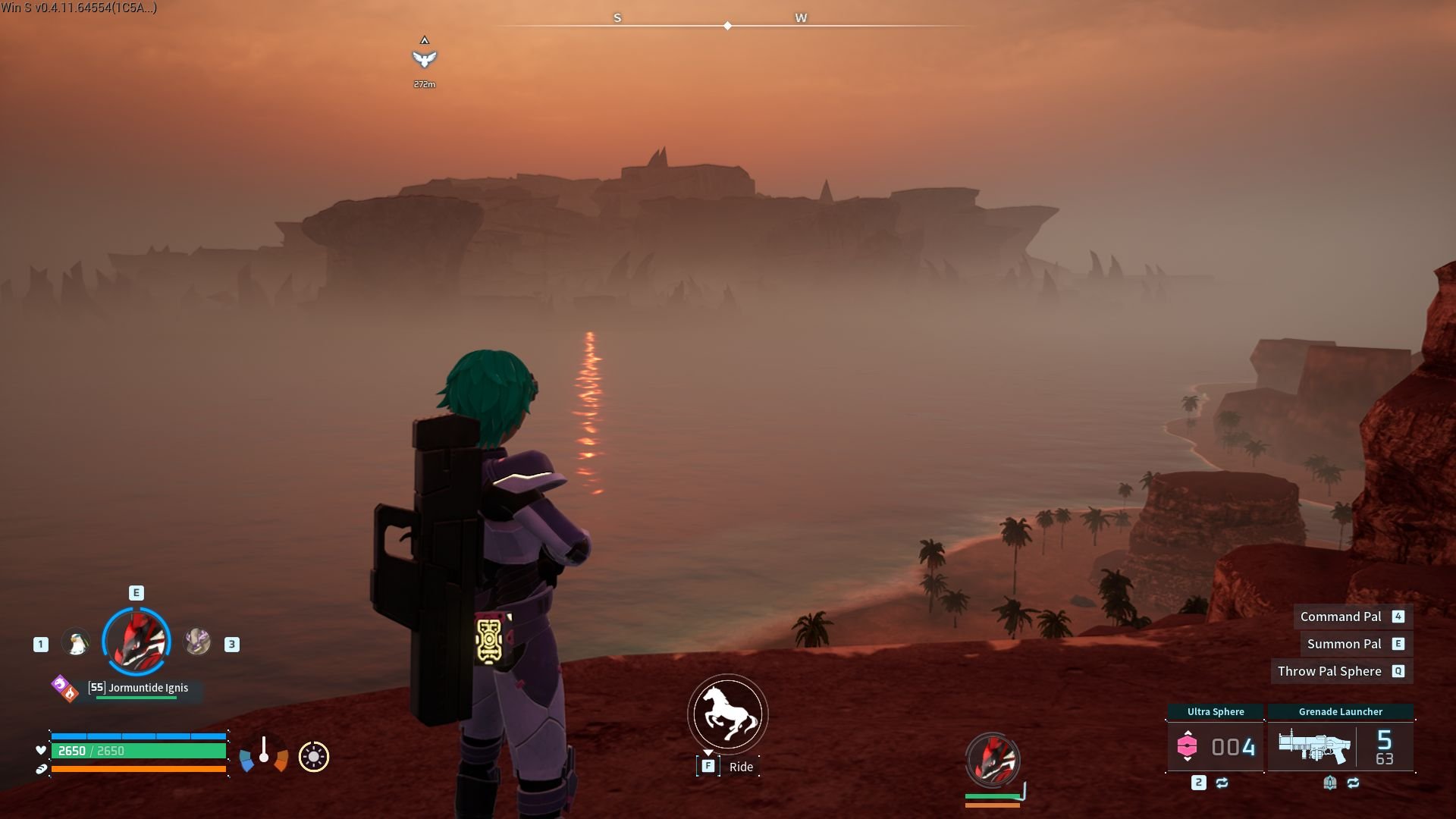The width and height of the screenshot is (1456, 819).
Task: Click the white horse Ride icon
Action: (x=726, y=714)
